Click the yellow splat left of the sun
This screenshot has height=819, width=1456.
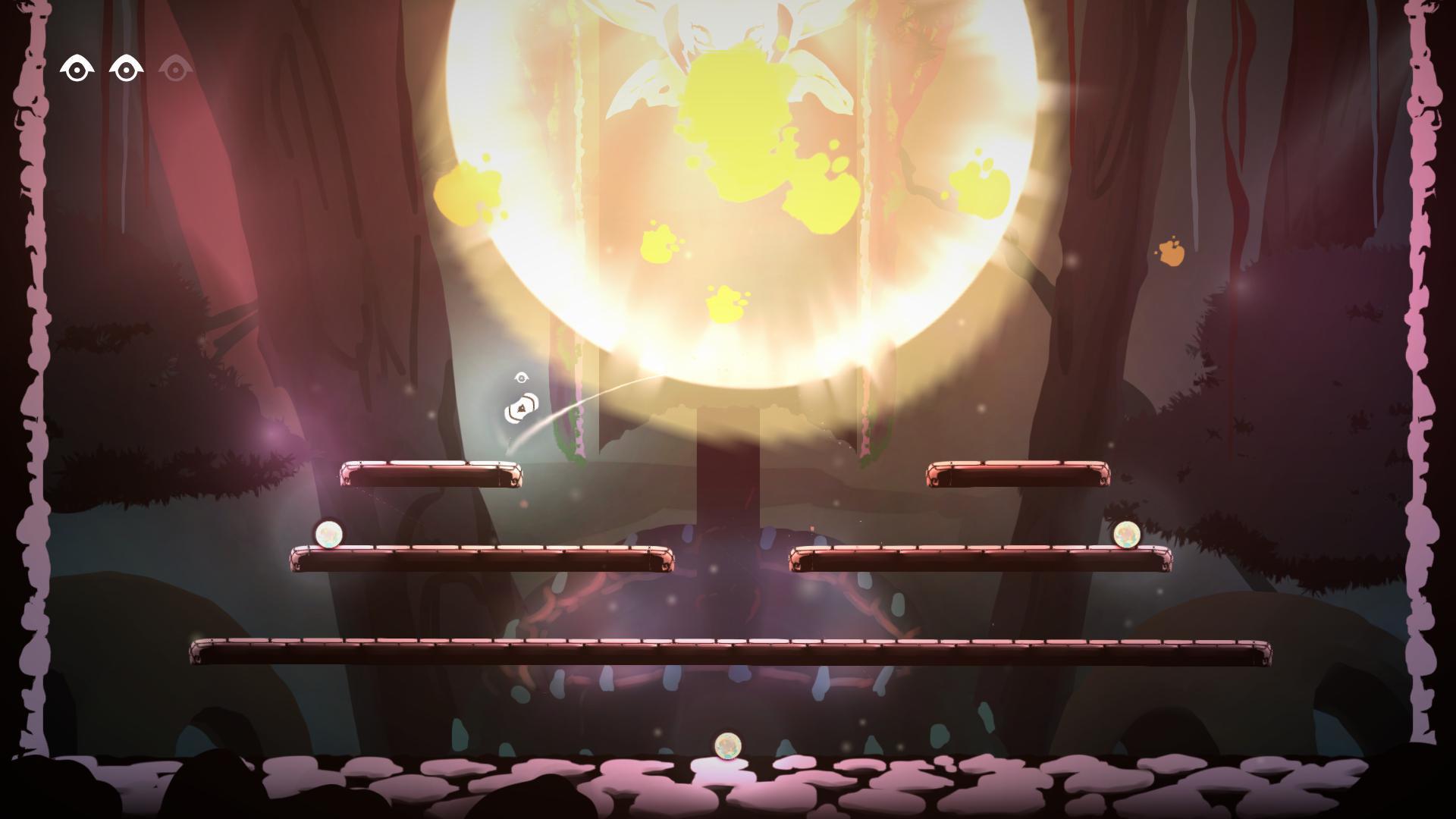pyautogui.click(x=470, y=193)
